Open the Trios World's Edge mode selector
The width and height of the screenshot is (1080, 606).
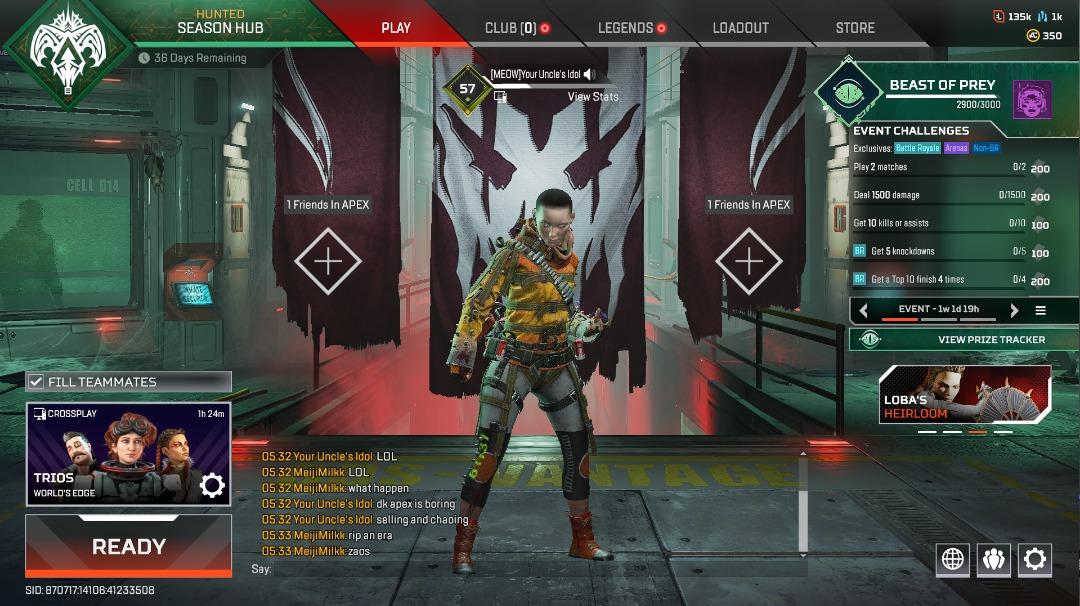pyautogui.click(x=128, y=454)
